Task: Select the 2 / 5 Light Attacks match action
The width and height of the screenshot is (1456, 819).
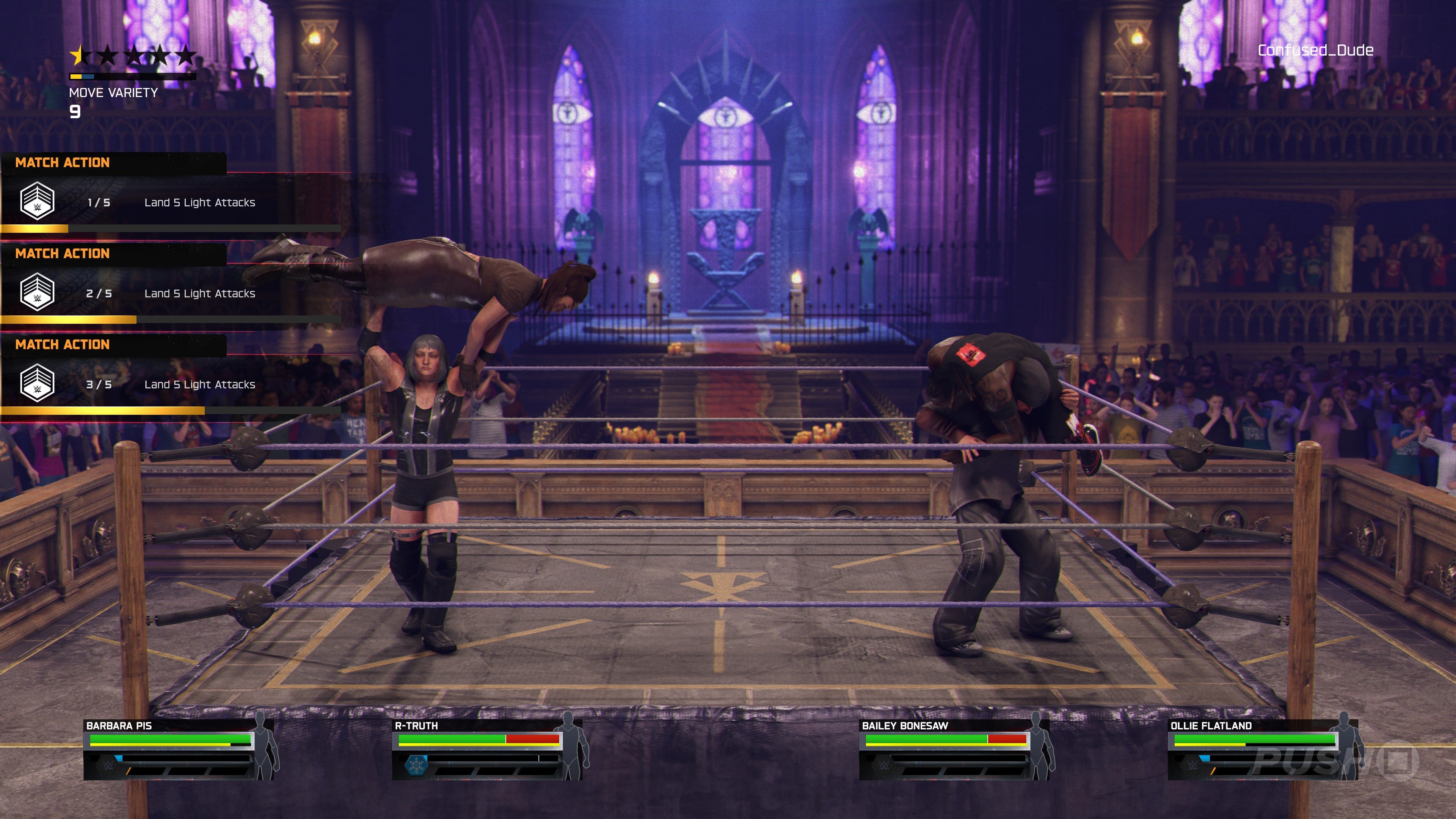Action: coord(169,293)
